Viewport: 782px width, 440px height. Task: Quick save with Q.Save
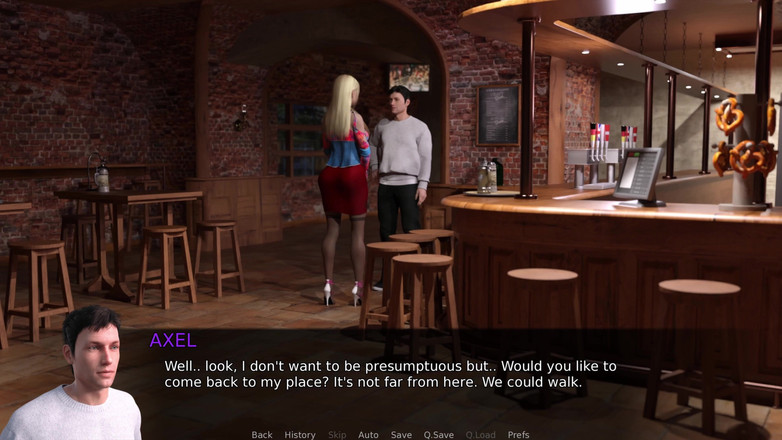[x=438, y=435]
